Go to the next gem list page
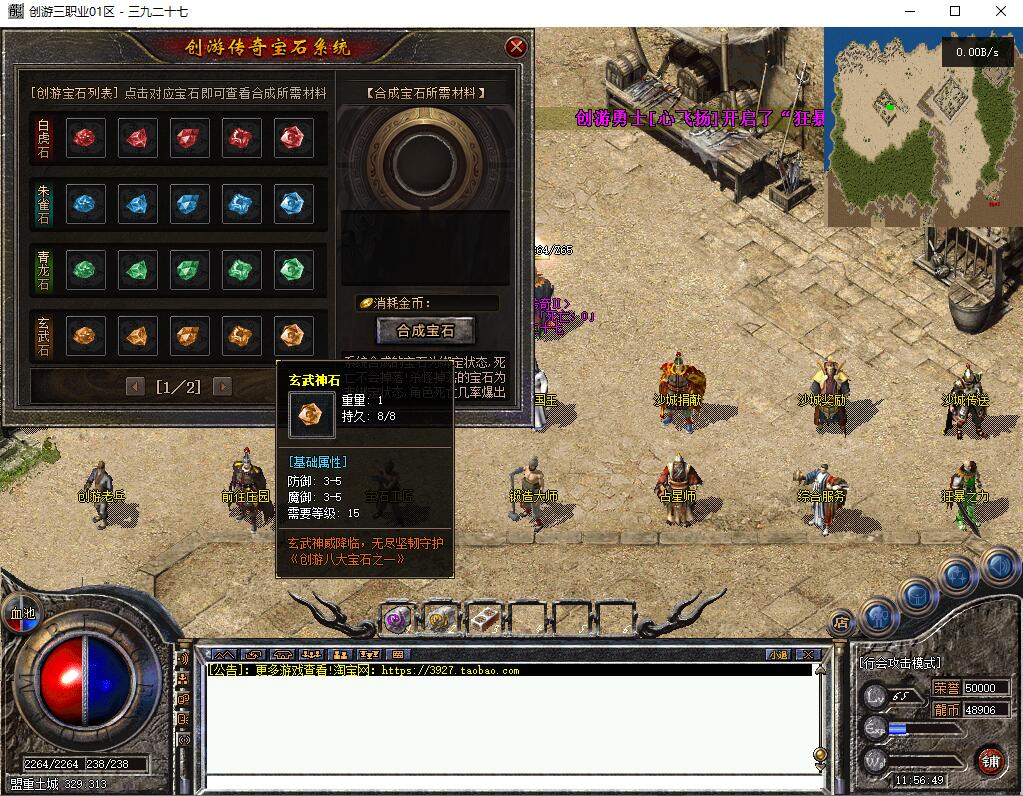This screenshot has width=1023, height=796. [222, 387]
